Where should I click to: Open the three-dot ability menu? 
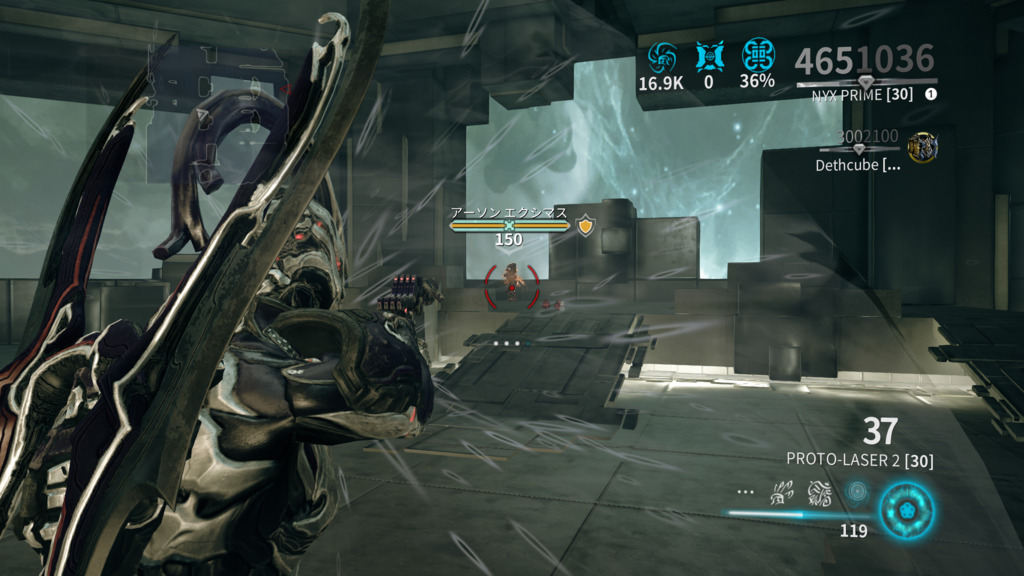(745, 492)
